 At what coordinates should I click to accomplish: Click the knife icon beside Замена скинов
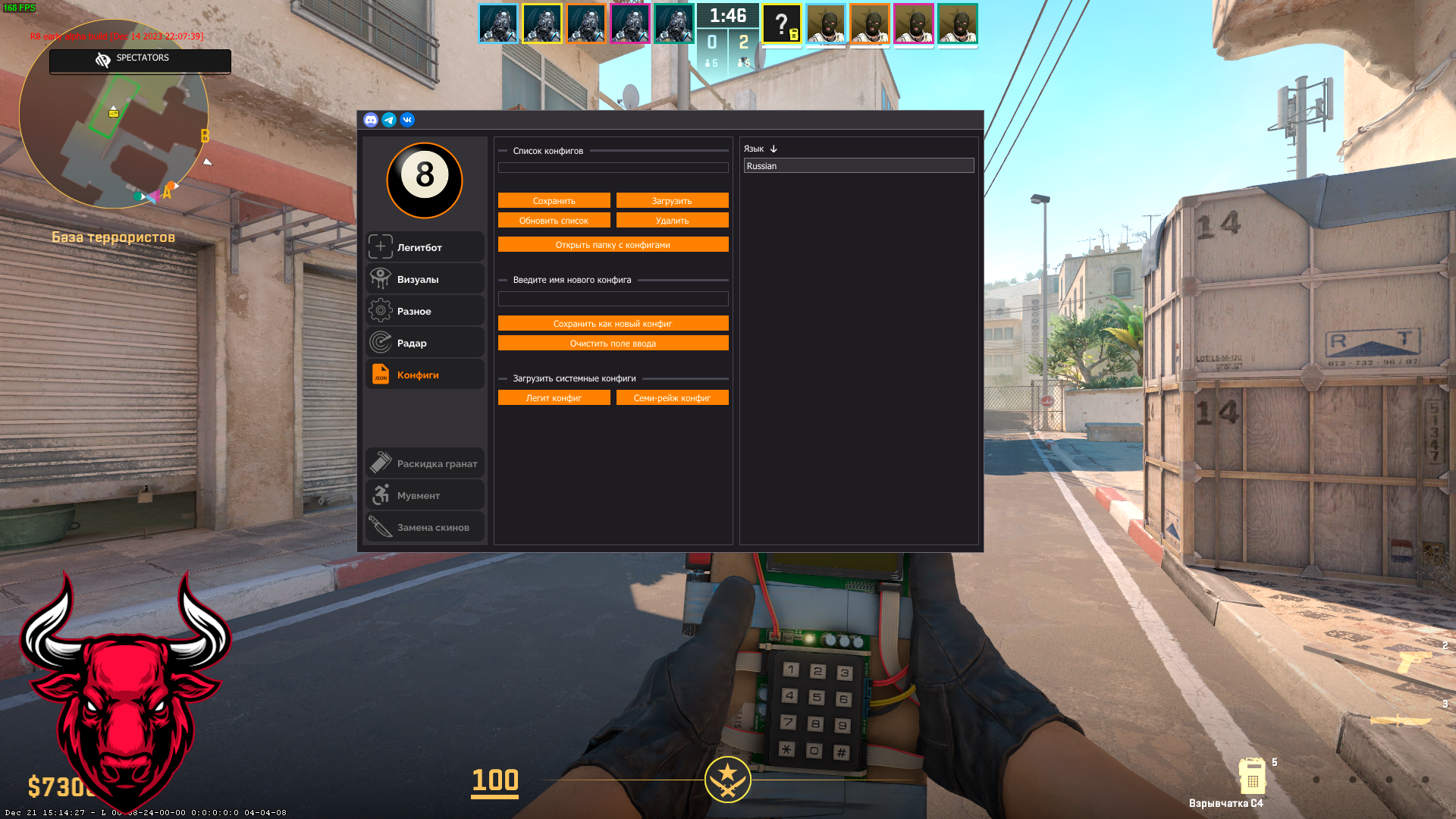click(x=380, y=526)
